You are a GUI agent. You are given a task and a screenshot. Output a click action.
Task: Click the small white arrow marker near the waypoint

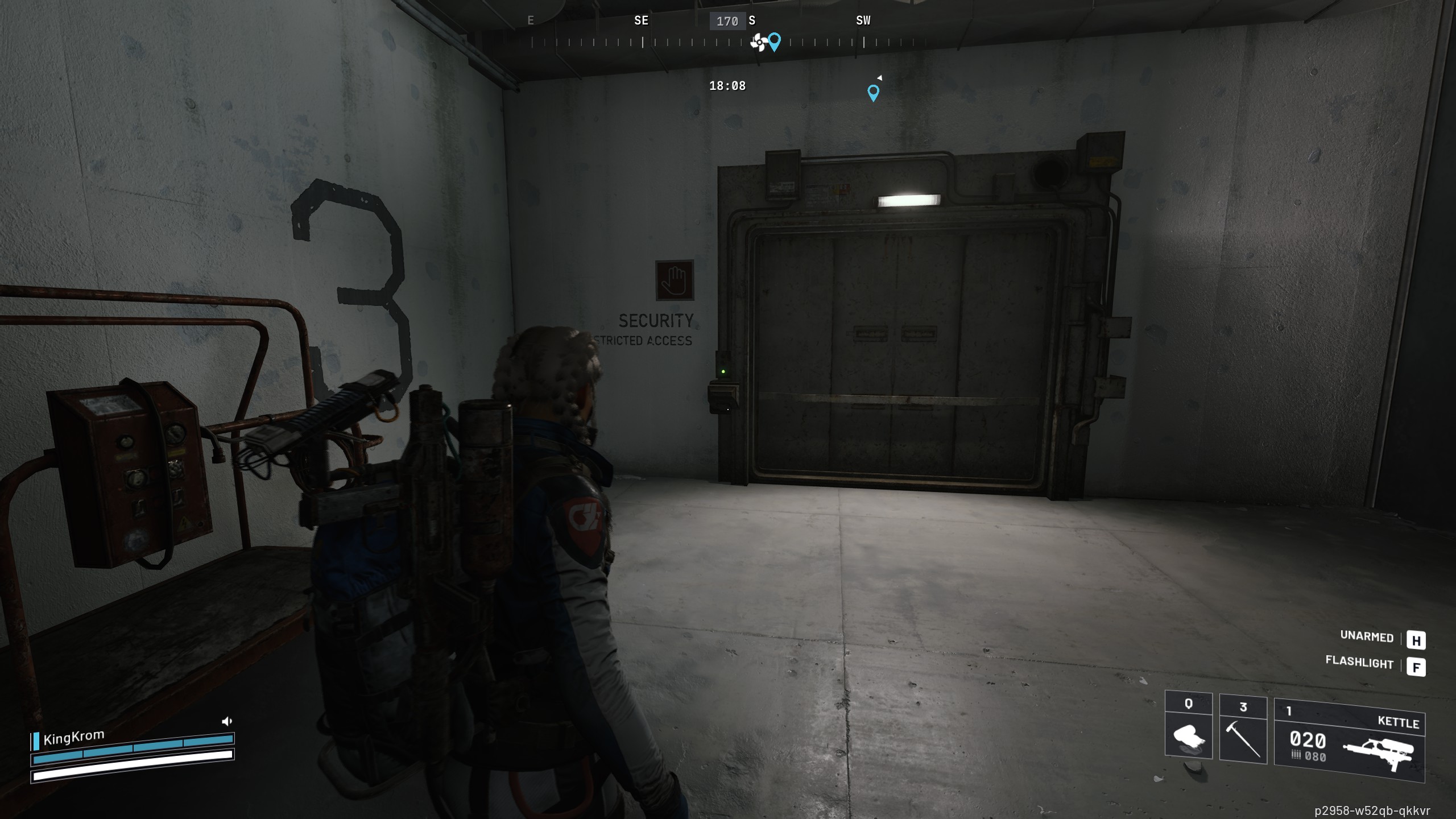coord(879,77)
